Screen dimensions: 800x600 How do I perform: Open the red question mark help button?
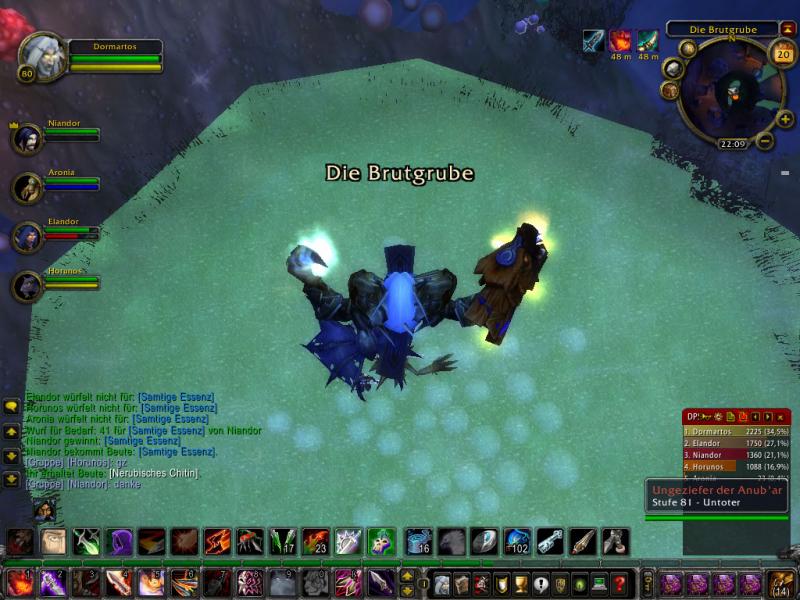click(x=619, y=584)
